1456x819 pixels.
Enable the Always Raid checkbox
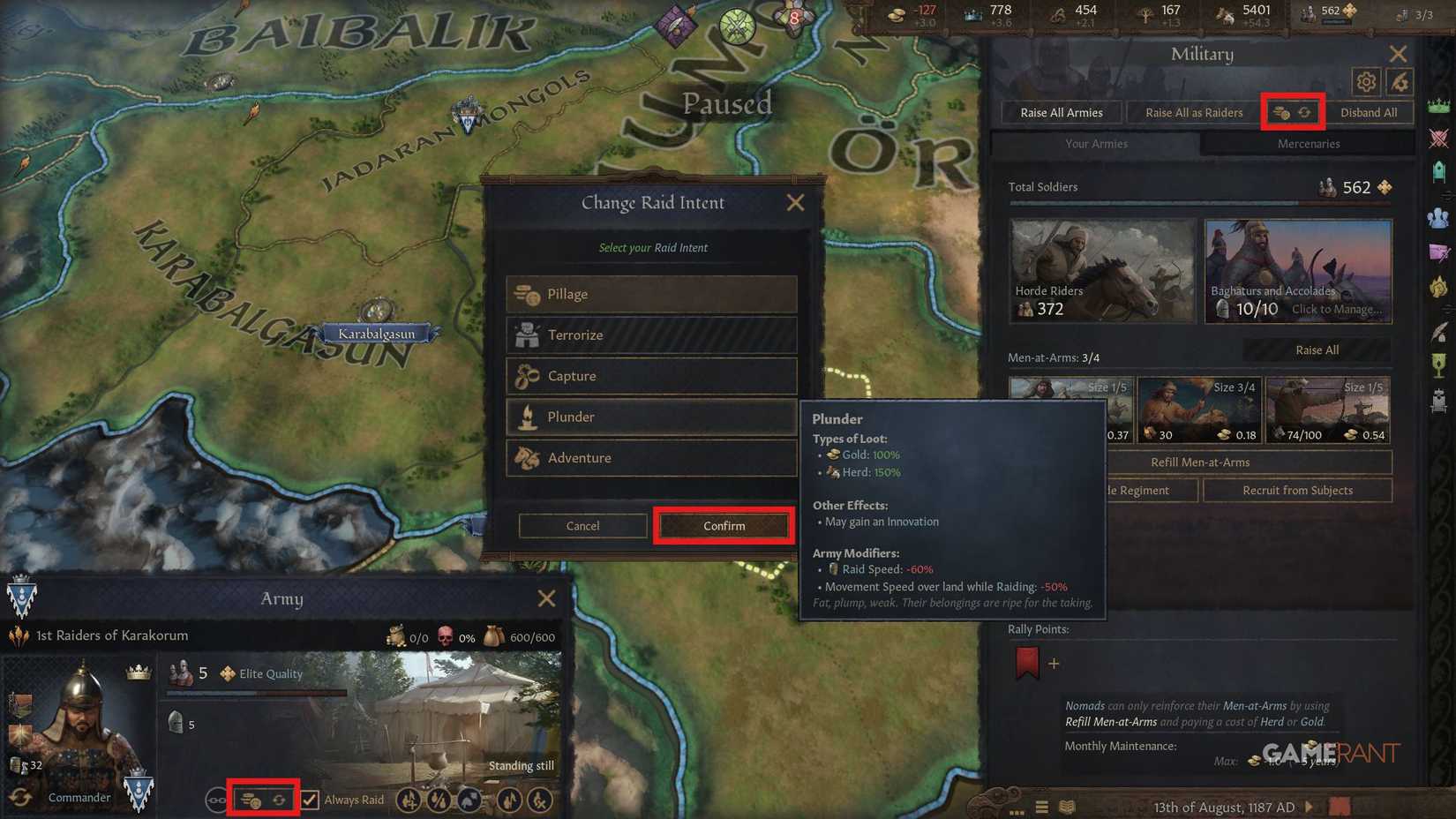coord(311,800)
